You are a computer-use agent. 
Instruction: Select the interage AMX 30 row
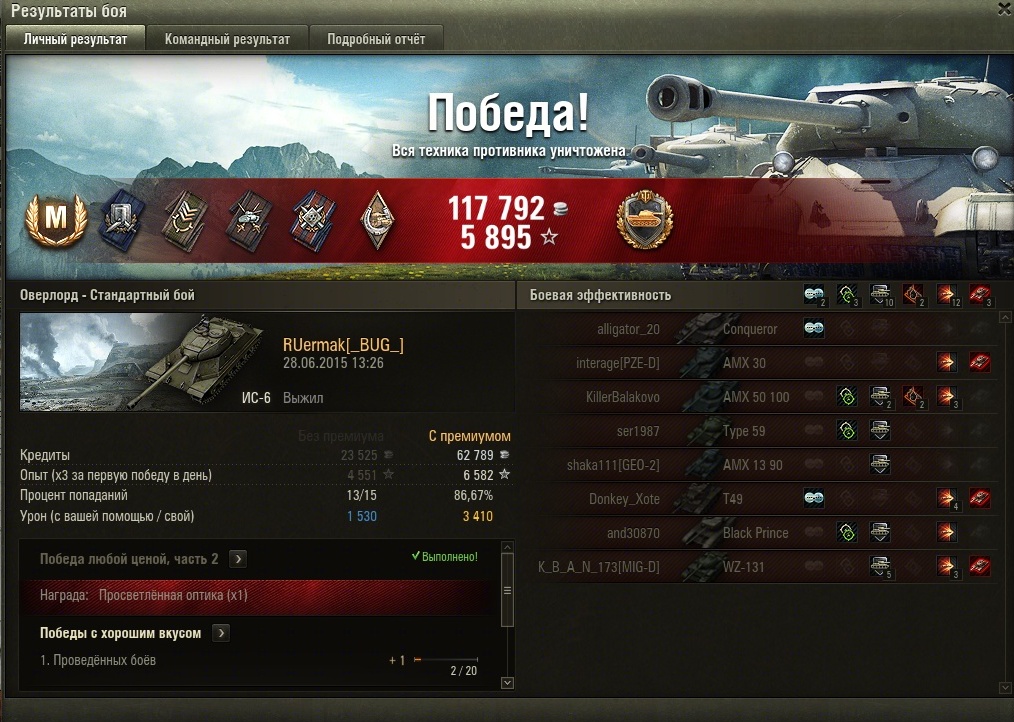pos(760,363)
